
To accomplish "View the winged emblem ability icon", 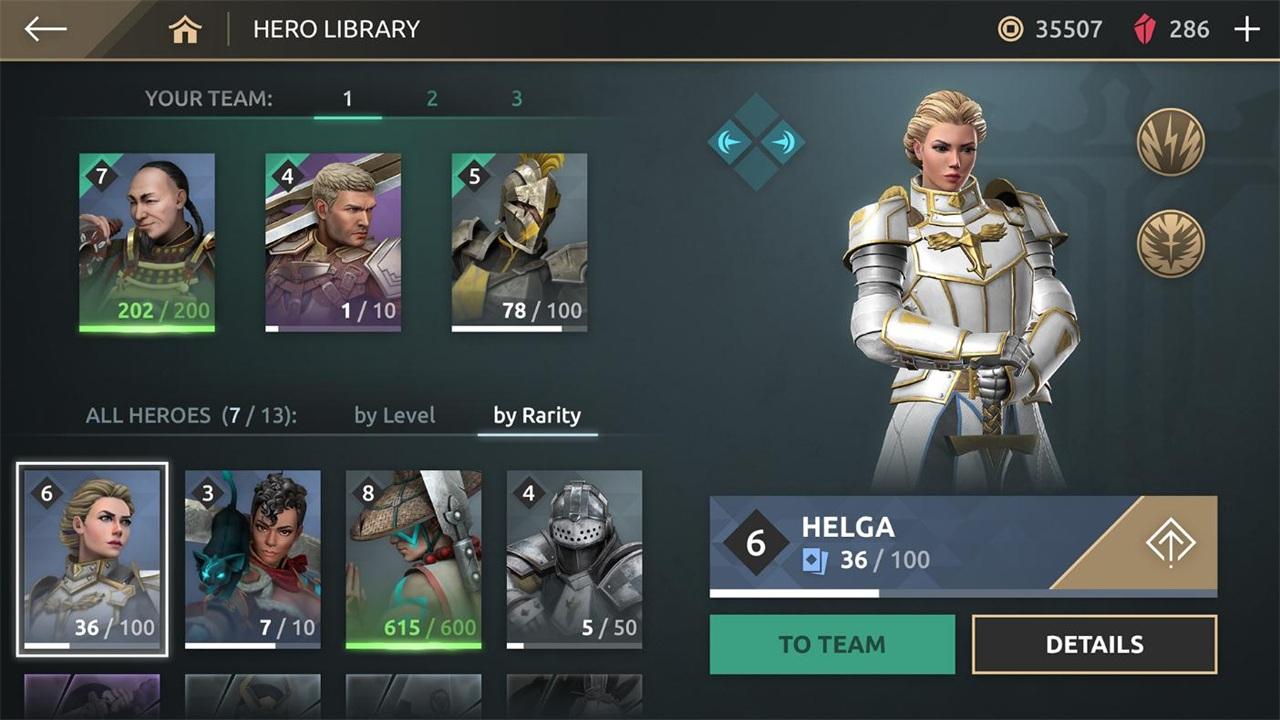I will 1170,243.
